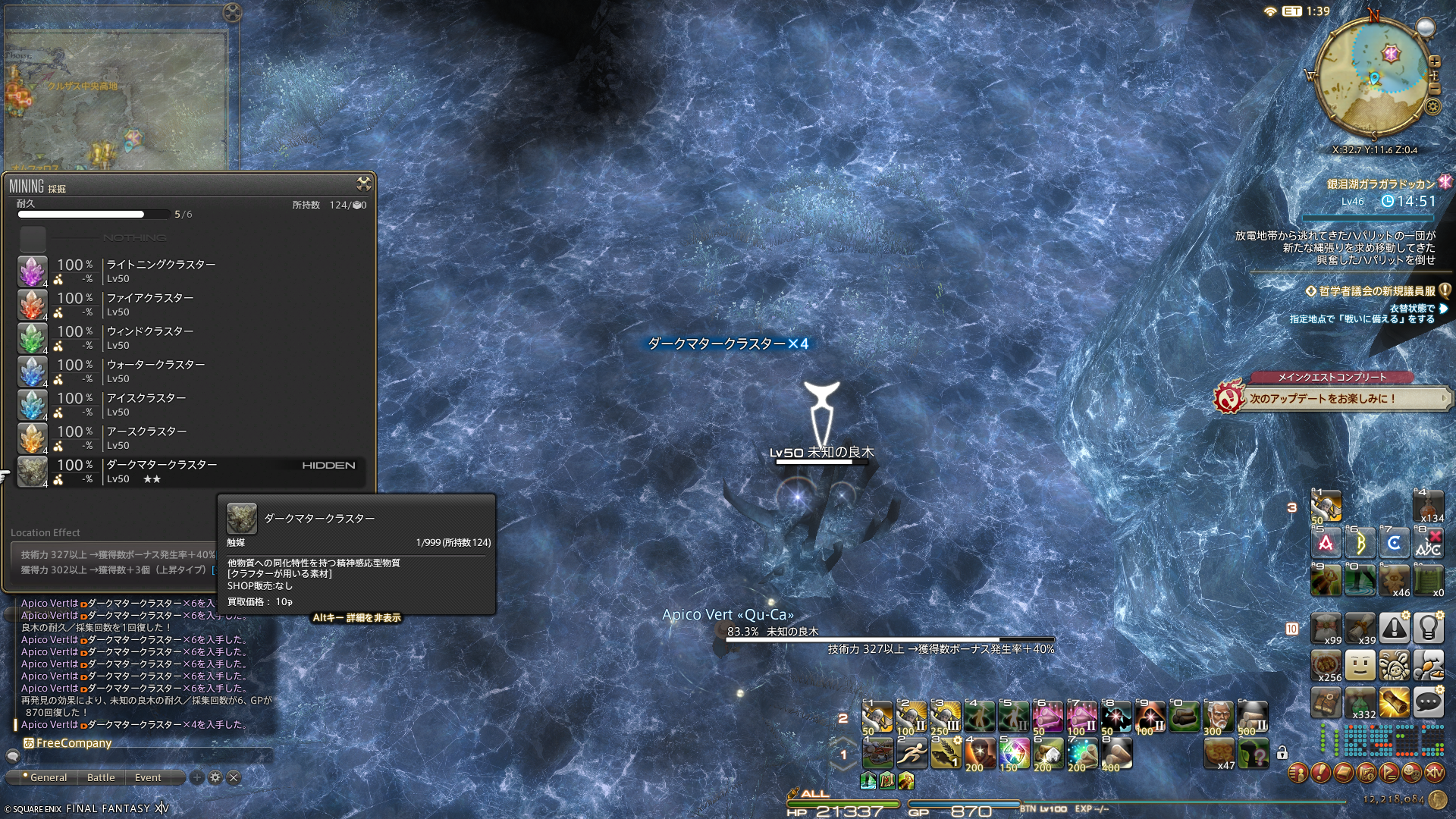Select the Philosophers' new uniform quest entry
The width and height of the screenshot is (1456, 819).
click(1376, 291)
